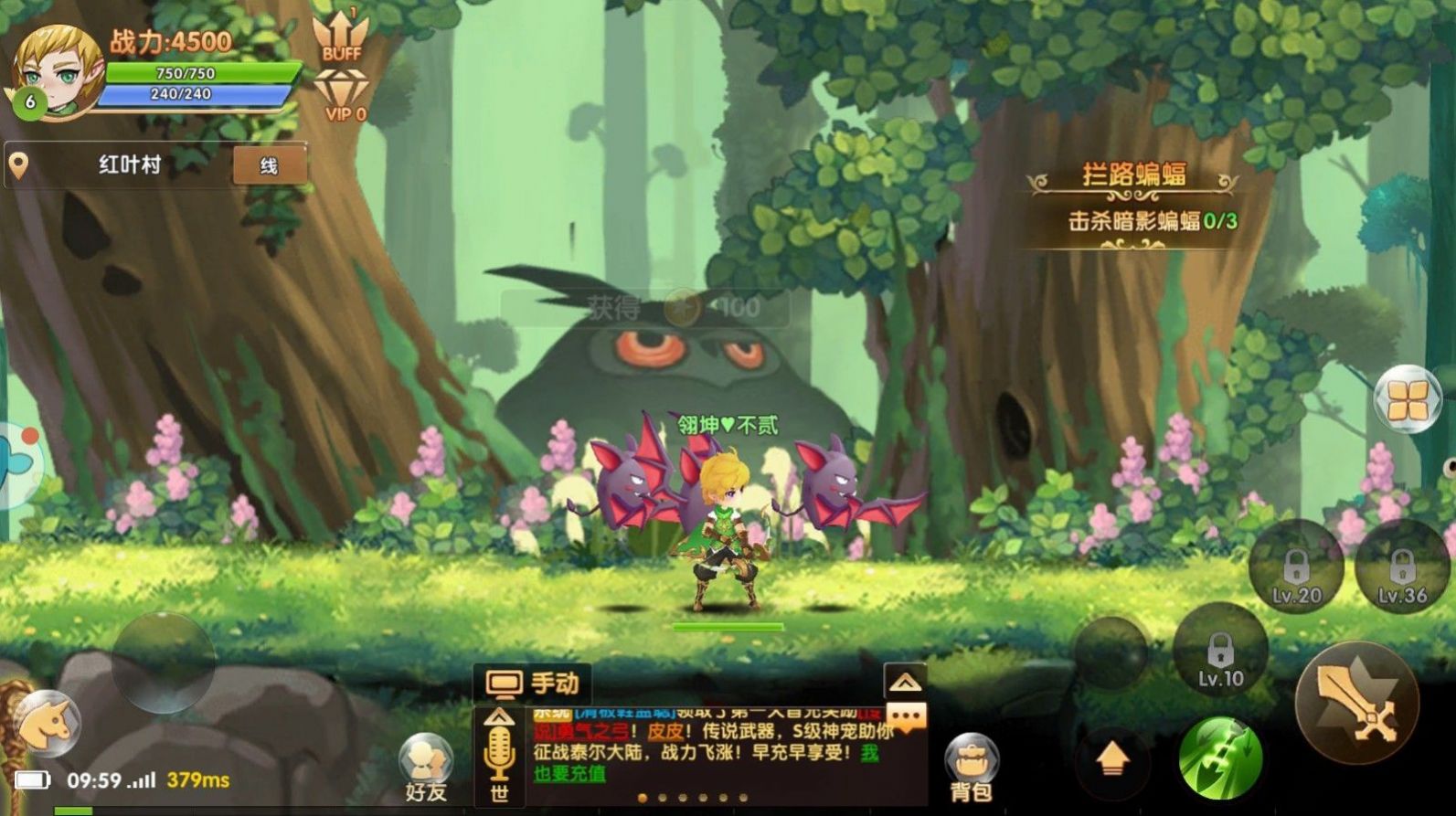1456x816 pixels.
Task: Expand the chat panel upward arrow
Action: click(x=905, y=682)
